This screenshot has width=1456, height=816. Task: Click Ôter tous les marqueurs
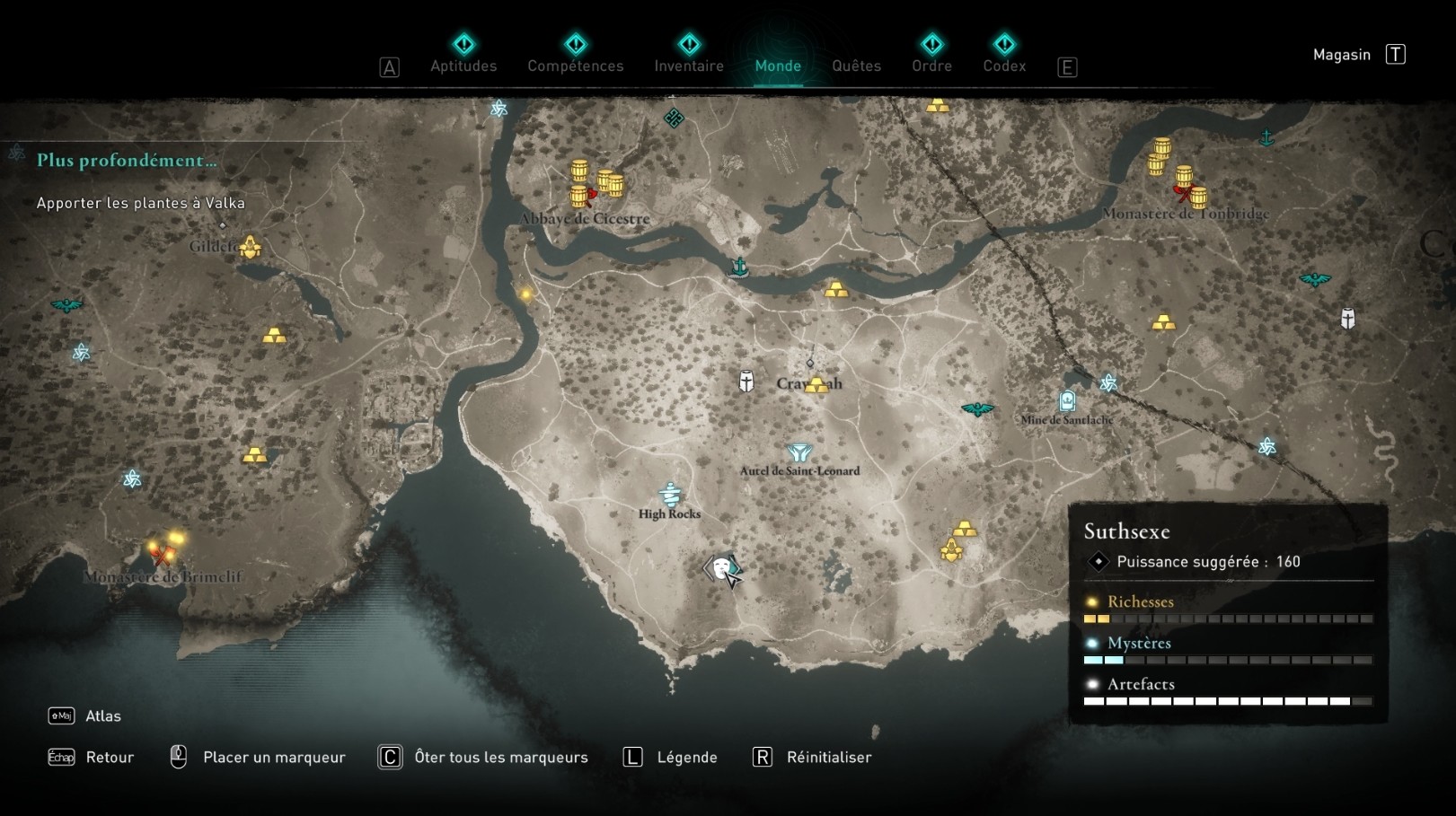point(499,757)
